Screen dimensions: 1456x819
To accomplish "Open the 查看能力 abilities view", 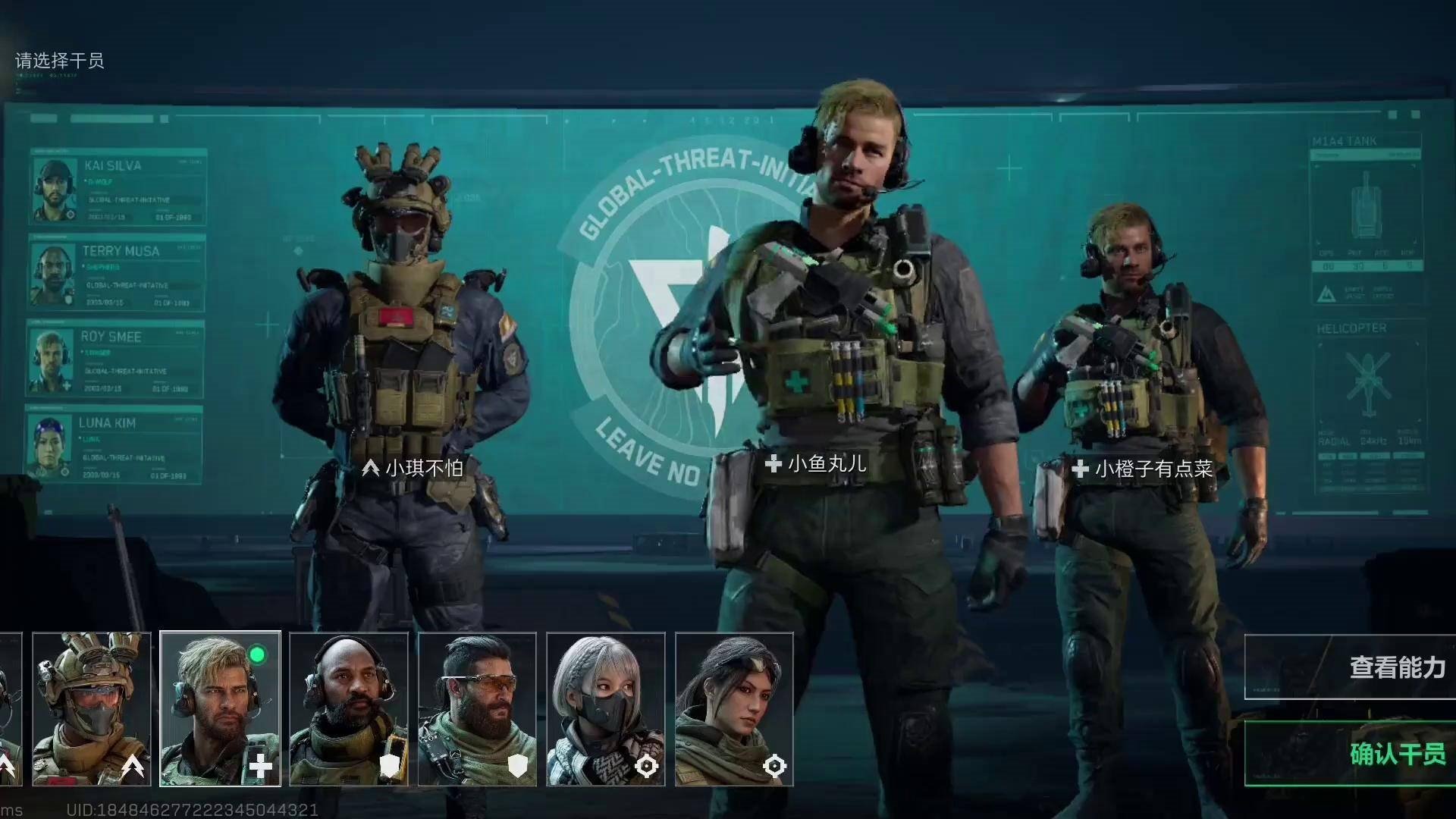I will 1351,667.
